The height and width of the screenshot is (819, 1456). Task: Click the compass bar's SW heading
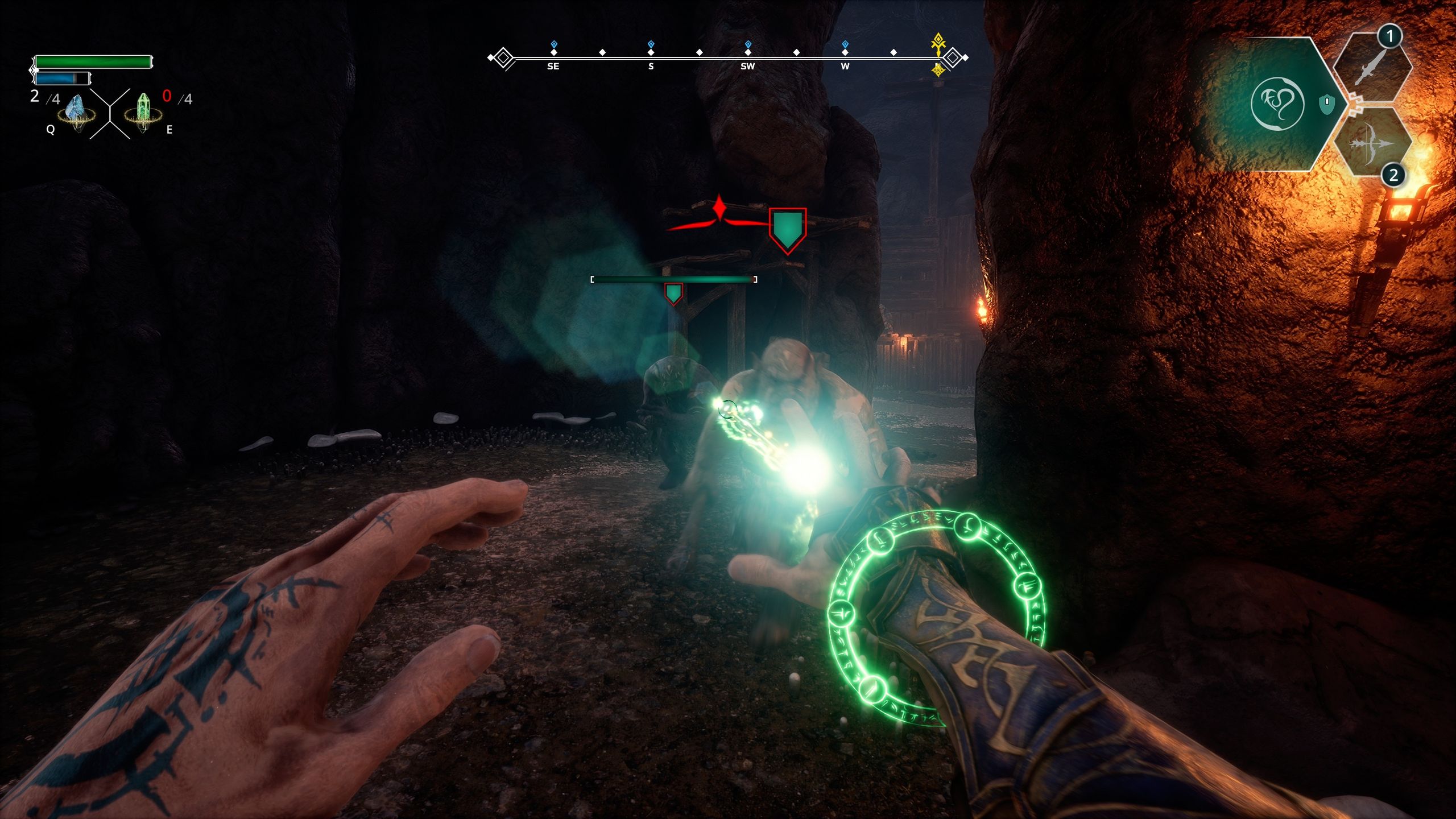pos(747,66)
